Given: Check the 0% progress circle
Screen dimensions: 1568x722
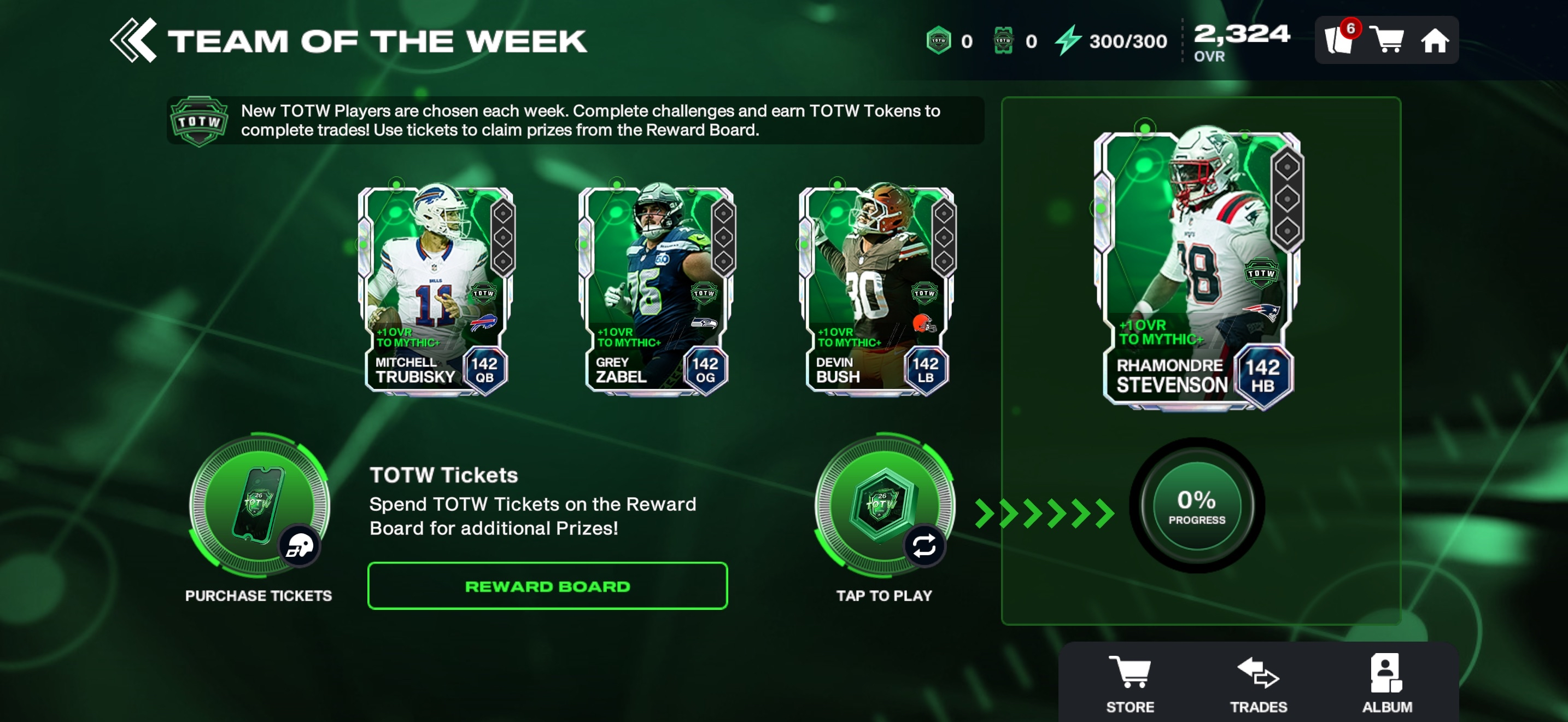Looking at the screenshot, I should coord(1196,505).
